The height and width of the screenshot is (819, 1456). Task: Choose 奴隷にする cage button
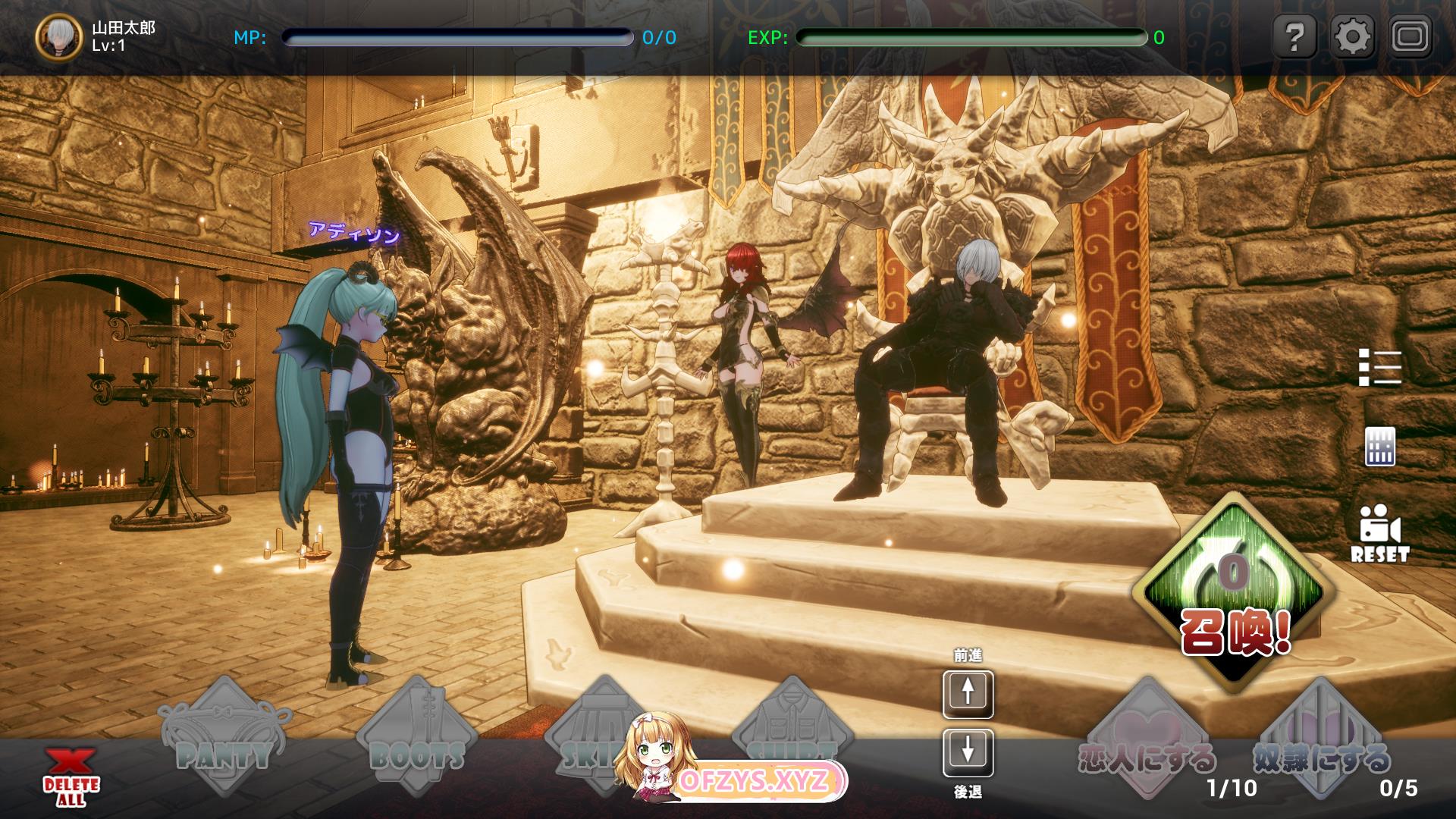(x=1321, y=739)
